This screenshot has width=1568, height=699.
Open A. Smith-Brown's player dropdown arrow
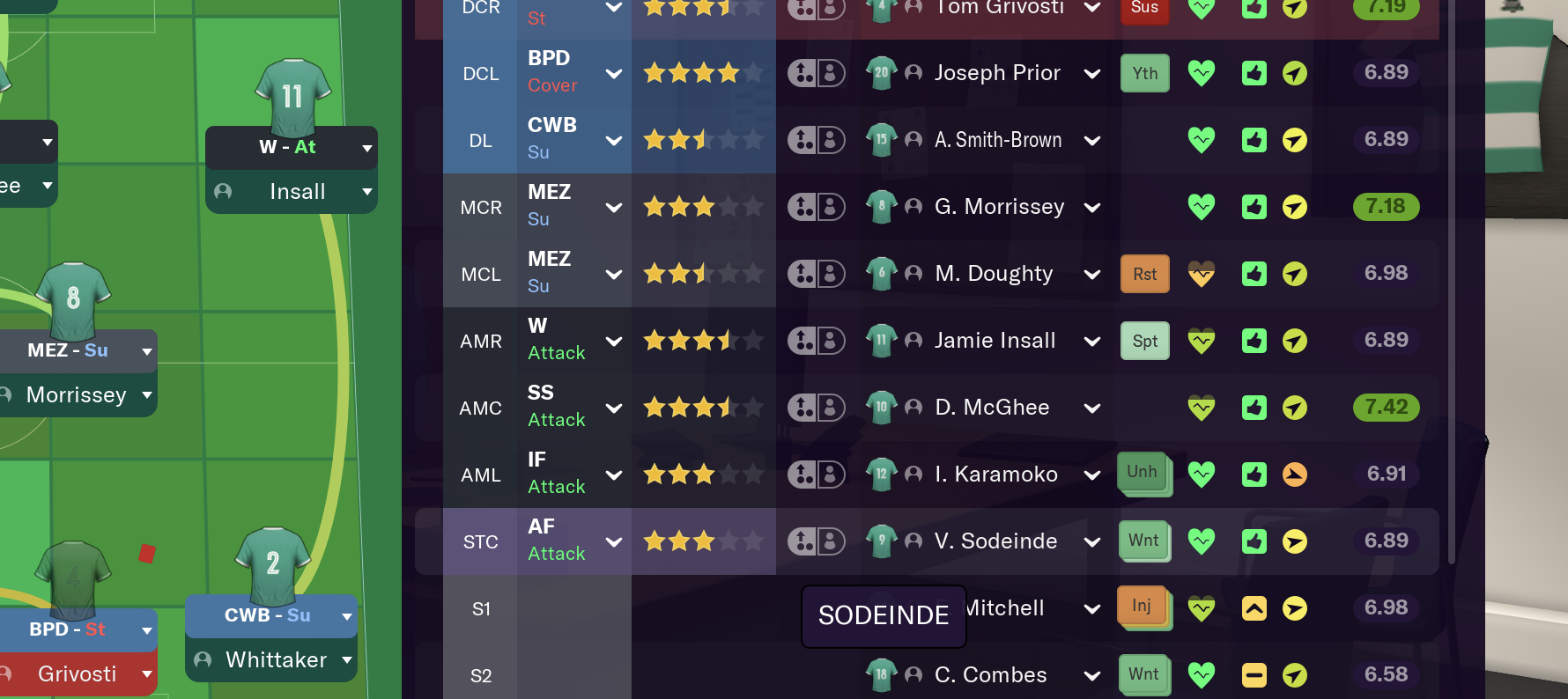click(x=1092, y=141)
